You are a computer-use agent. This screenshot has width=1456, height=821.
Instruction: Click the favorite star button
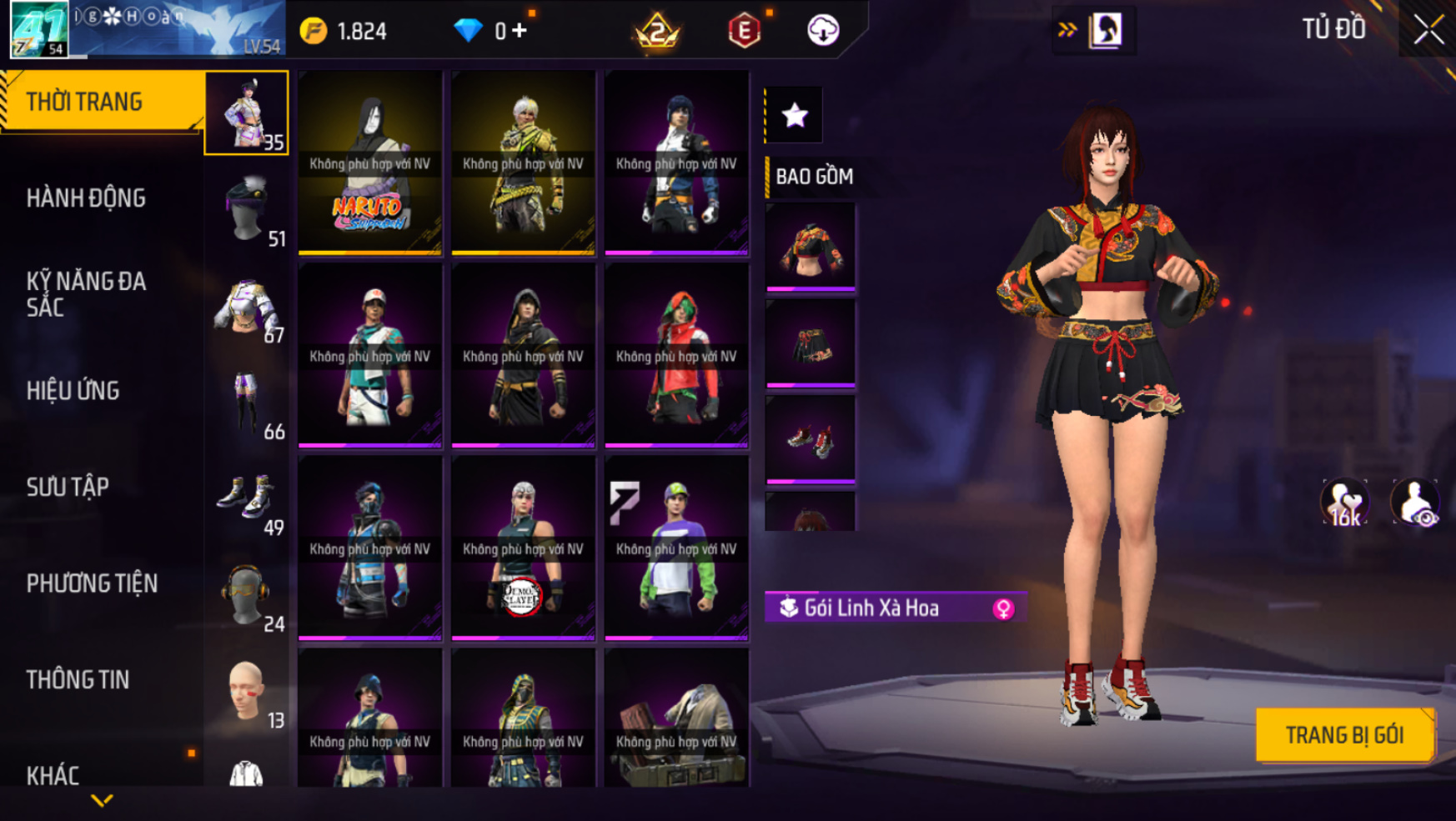pos(795,115)
